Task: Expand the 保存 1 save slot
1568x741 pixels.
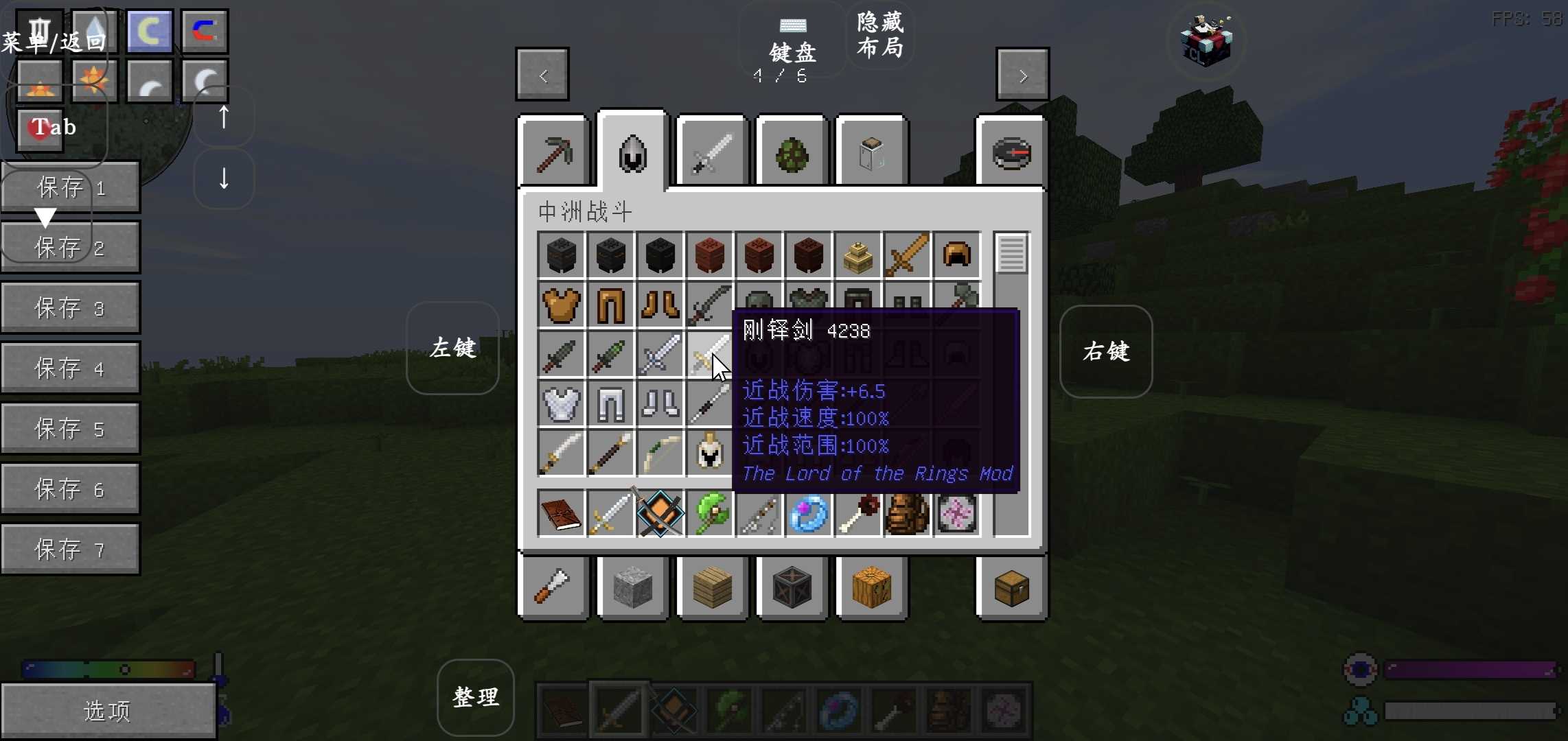Action: (69, 187)
